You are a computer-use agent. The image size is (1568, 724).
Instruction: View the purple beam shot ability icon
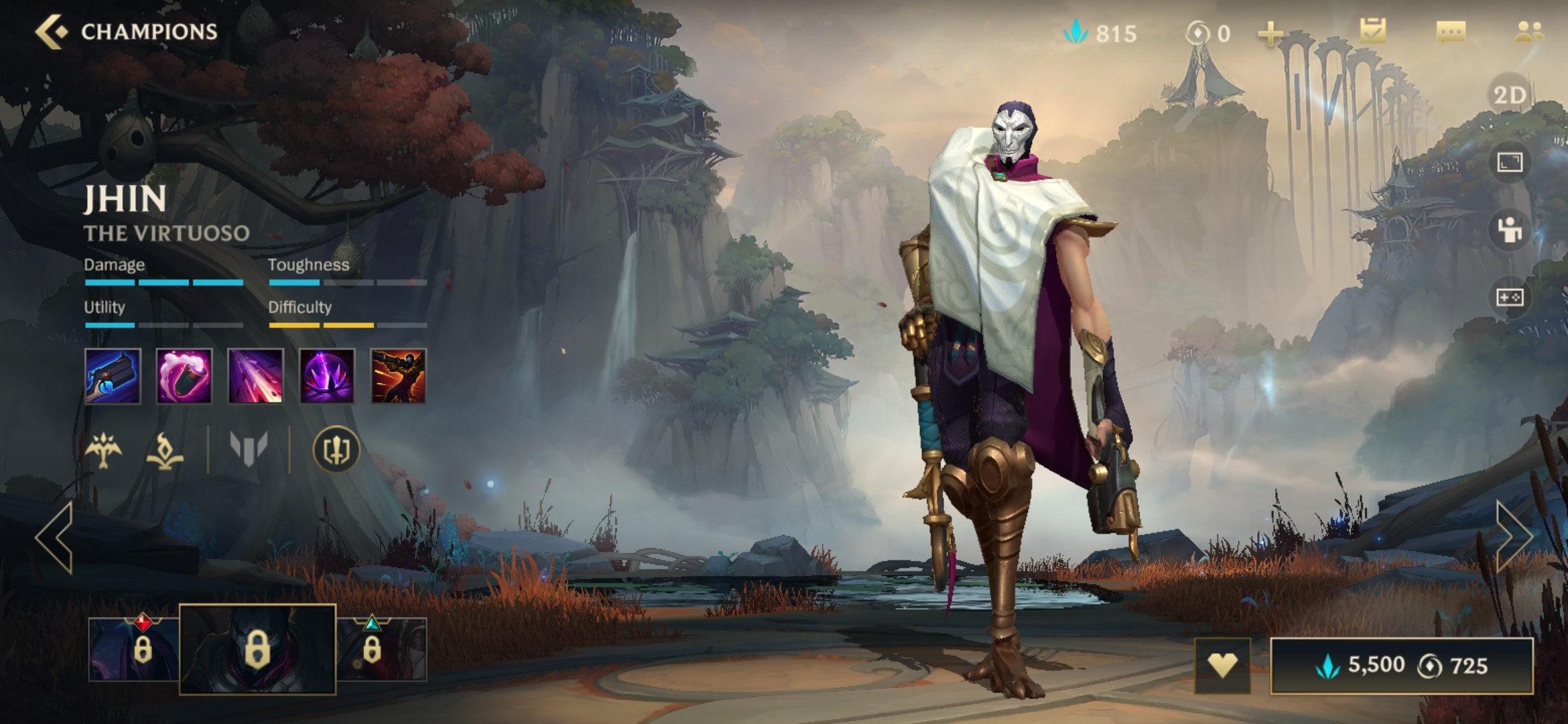click(x=255, y=376)
